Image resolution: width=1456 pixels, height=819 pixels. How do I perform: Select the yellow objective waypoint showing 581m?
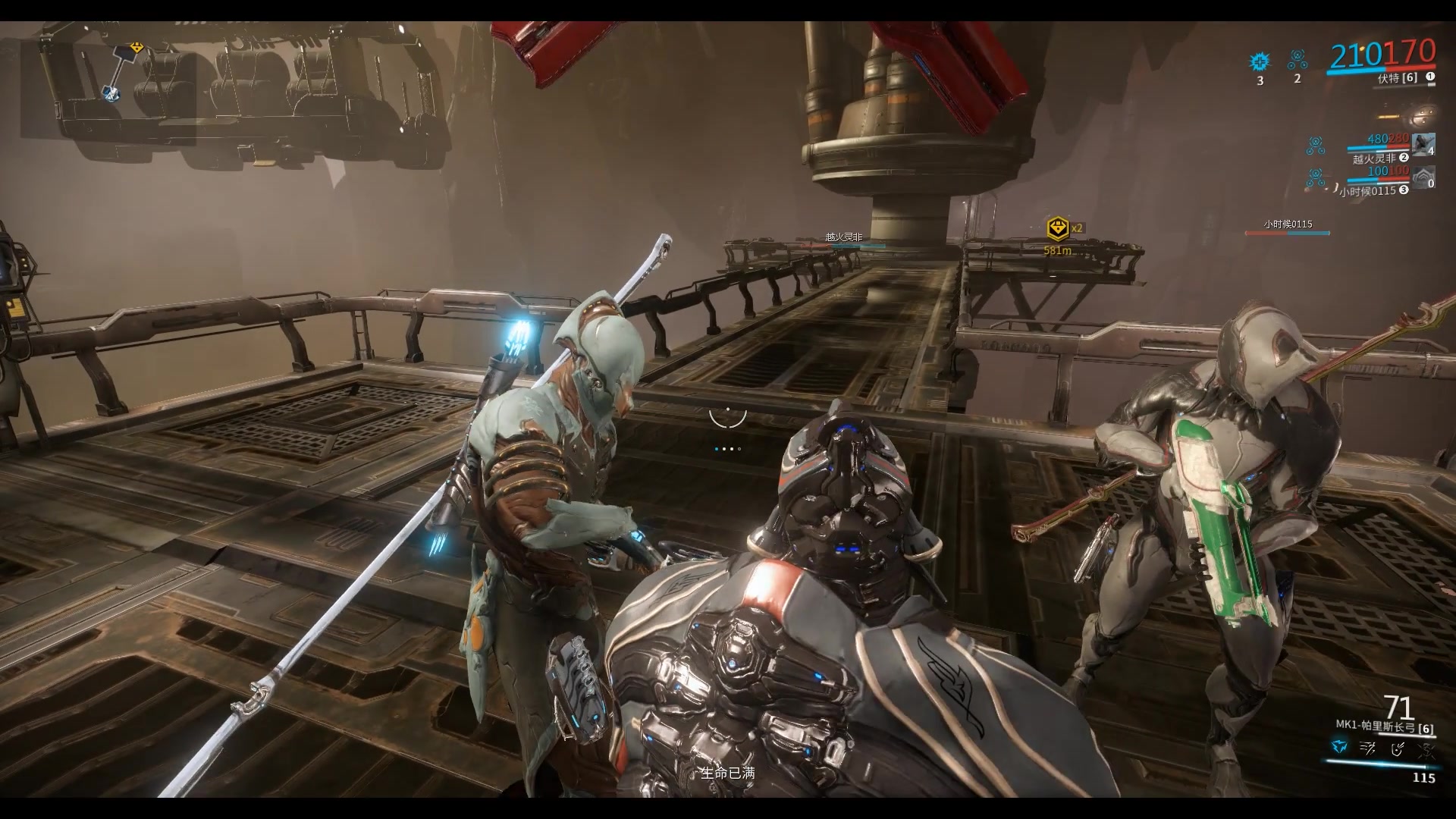(1057, 227)
